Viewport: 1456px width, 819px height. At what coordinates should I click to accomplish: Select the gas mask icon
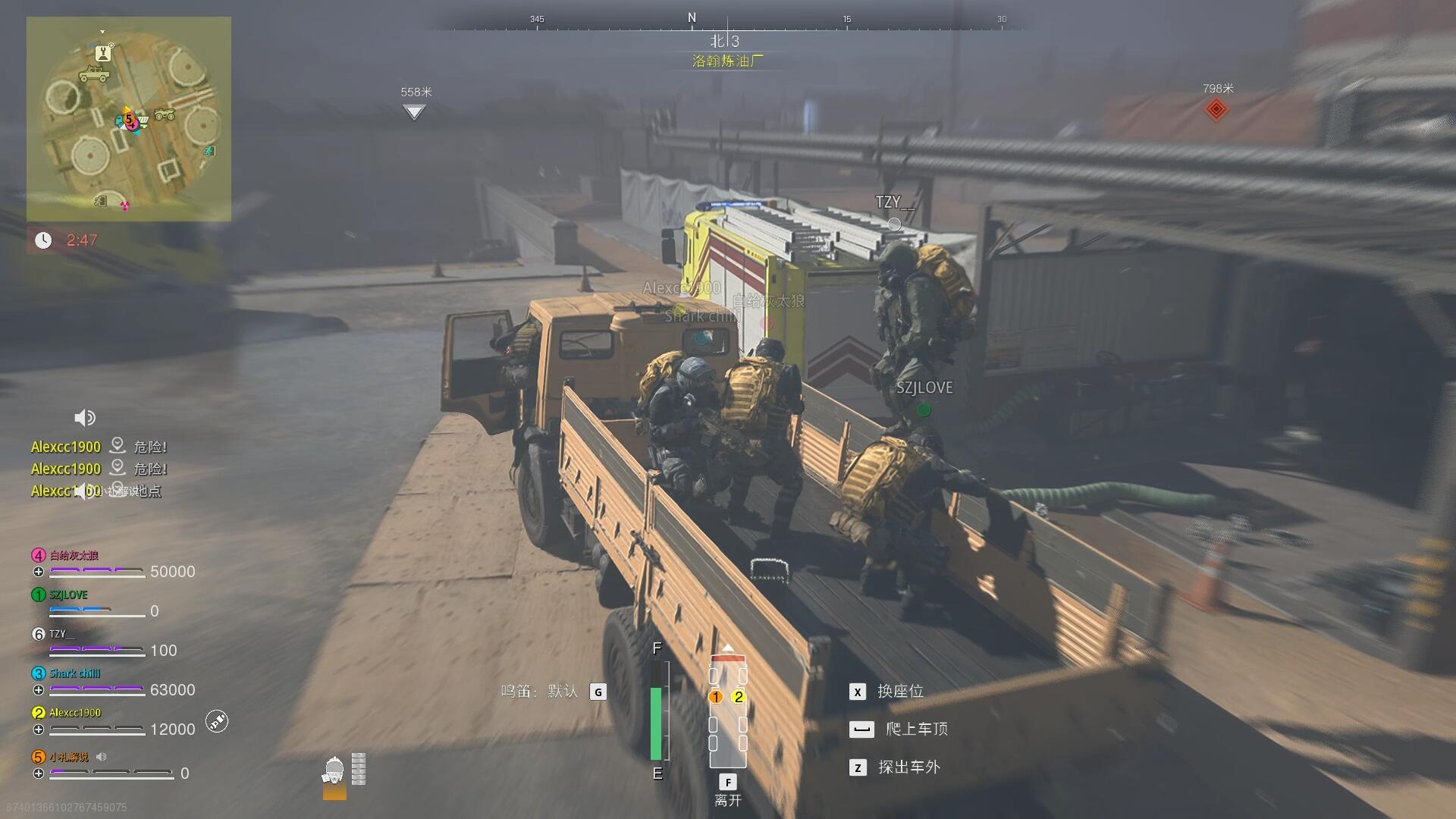pos(334,772)
